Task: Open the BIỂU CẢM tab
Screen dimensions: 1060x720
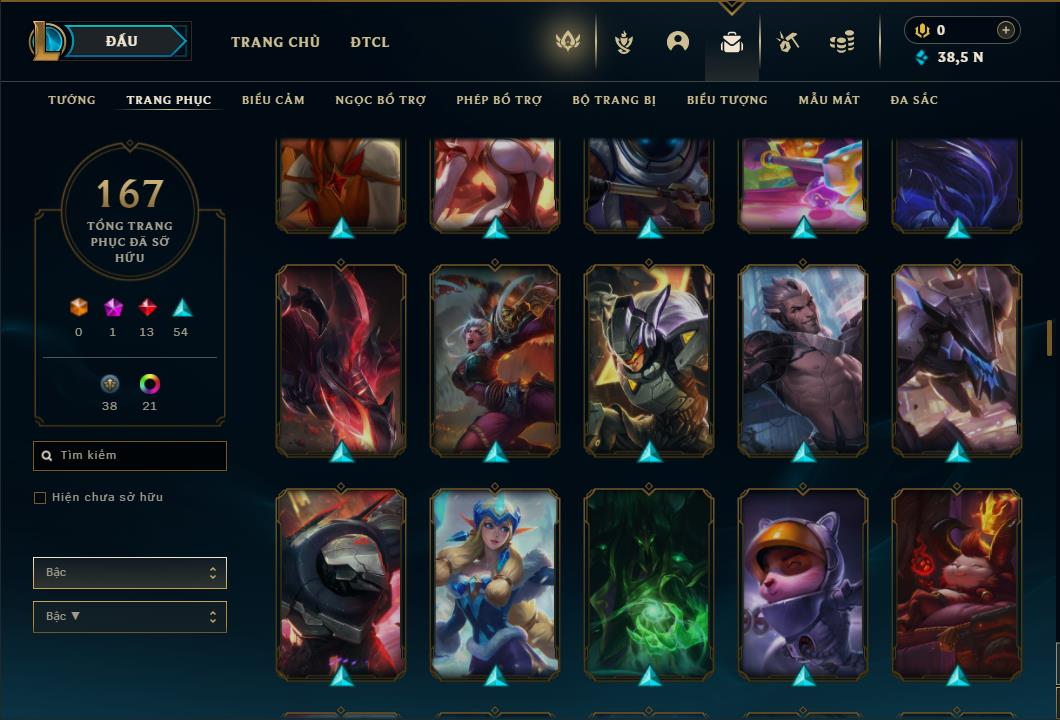Action: pos(273,100)
